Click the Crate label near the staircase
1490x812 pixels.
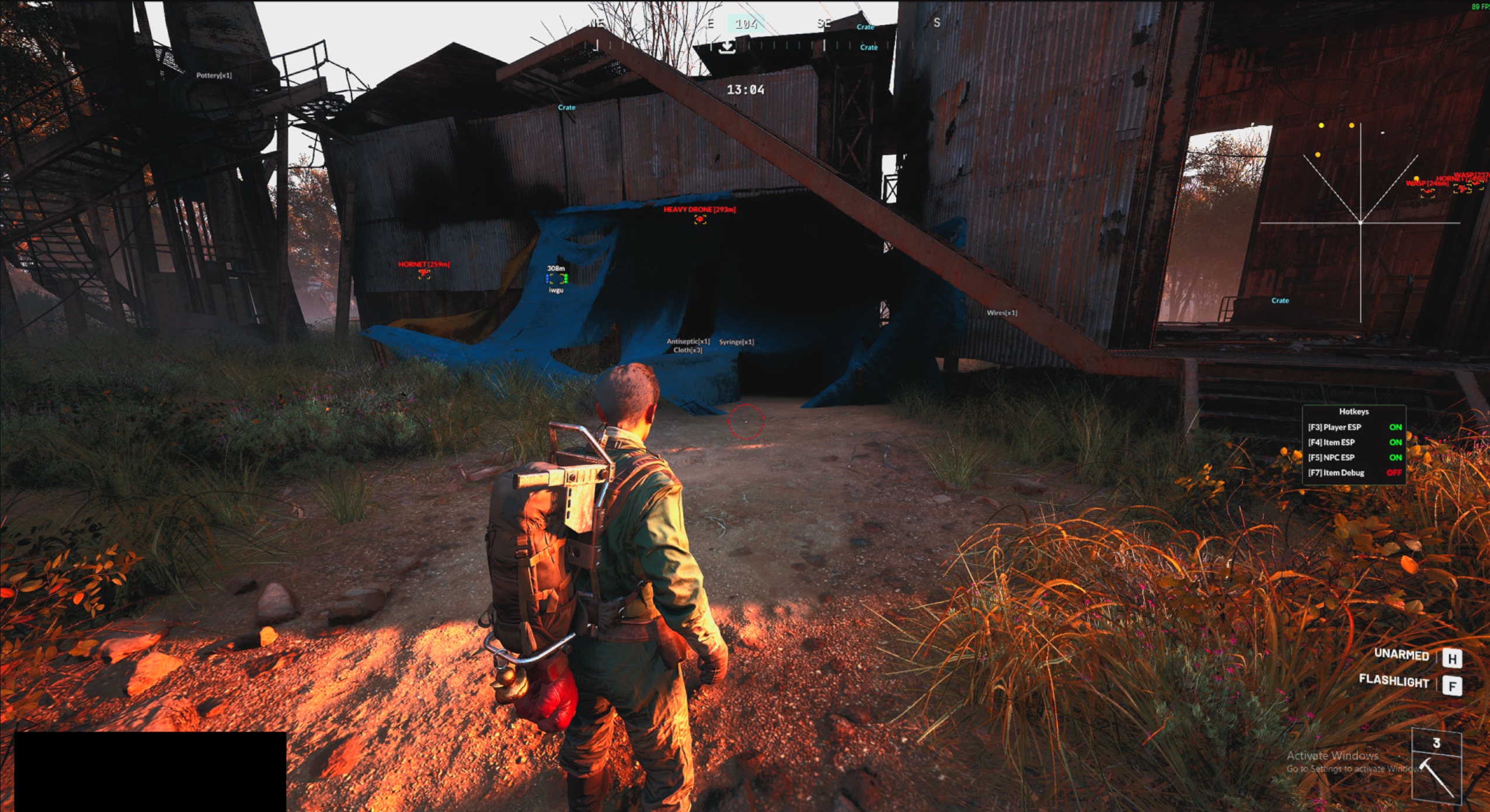tap(1280, 300)
